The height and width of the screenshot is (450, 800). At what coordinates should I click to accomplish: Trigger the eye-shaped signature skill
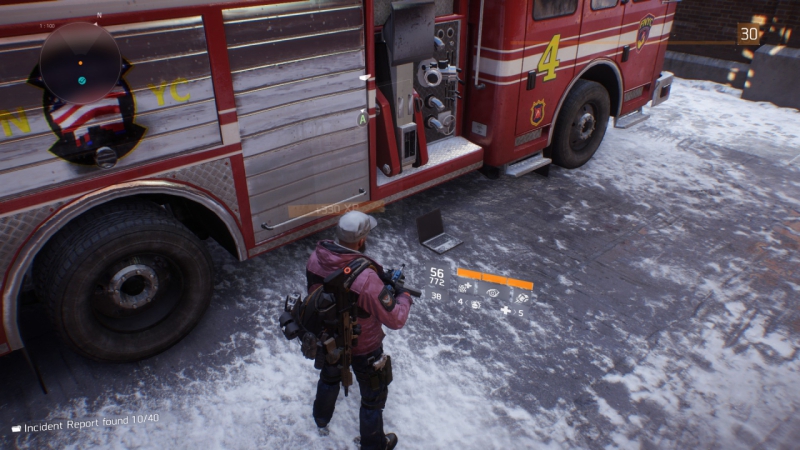click(492, 293)
